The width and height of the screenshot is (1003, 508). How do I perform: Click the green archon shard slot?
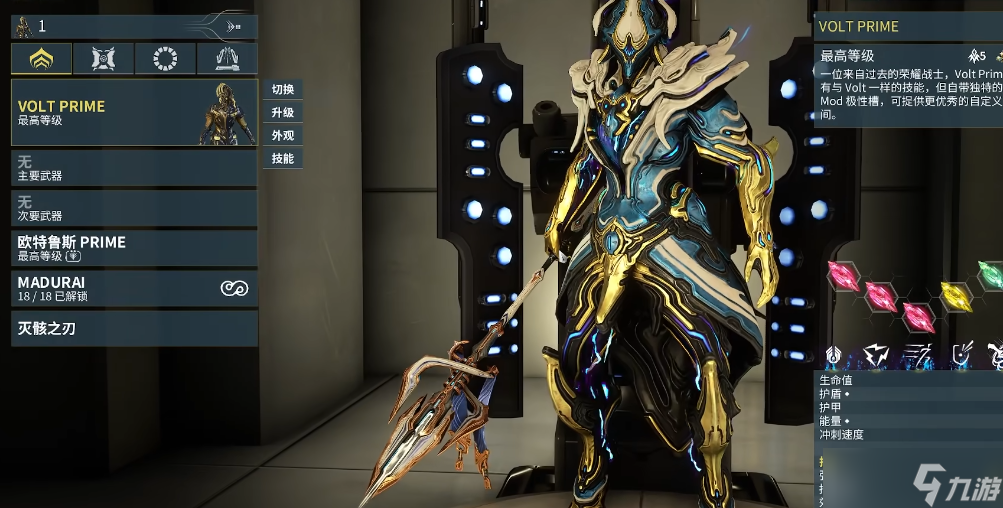point(989,272)
